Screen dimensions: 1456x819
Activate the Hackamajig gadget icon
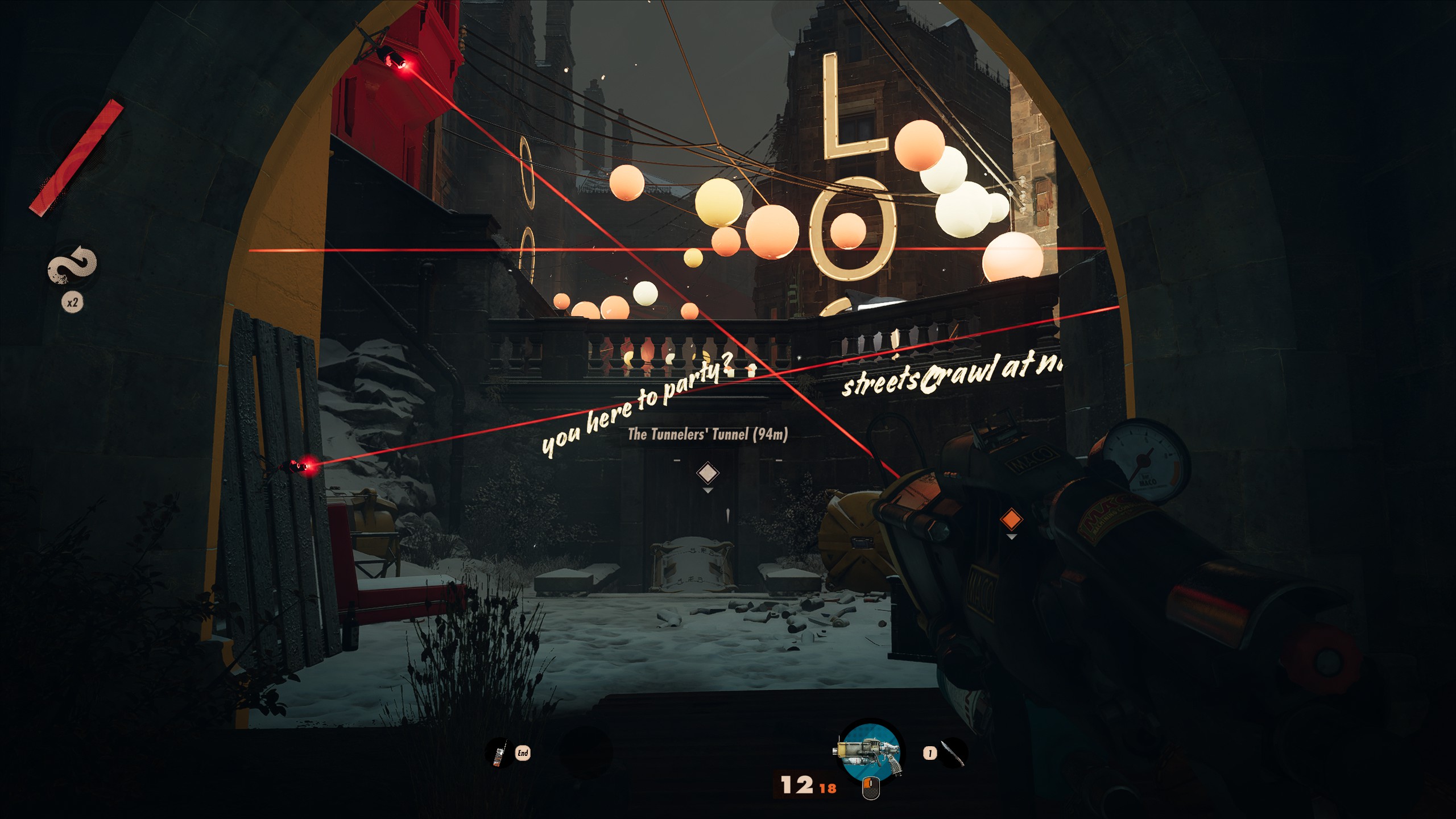point(499,754)
